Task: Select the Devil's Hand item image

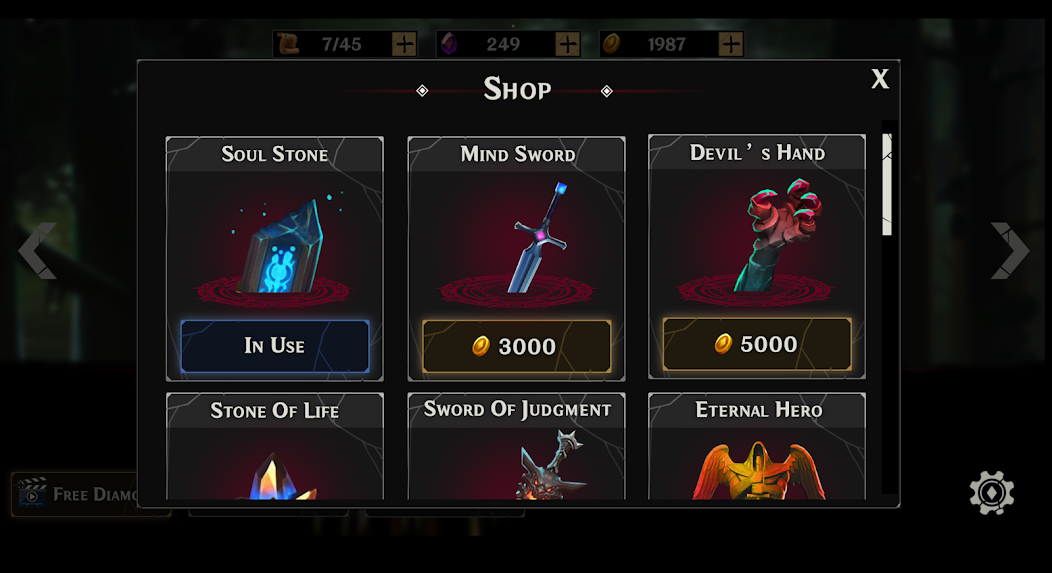Action: (775, 235)
